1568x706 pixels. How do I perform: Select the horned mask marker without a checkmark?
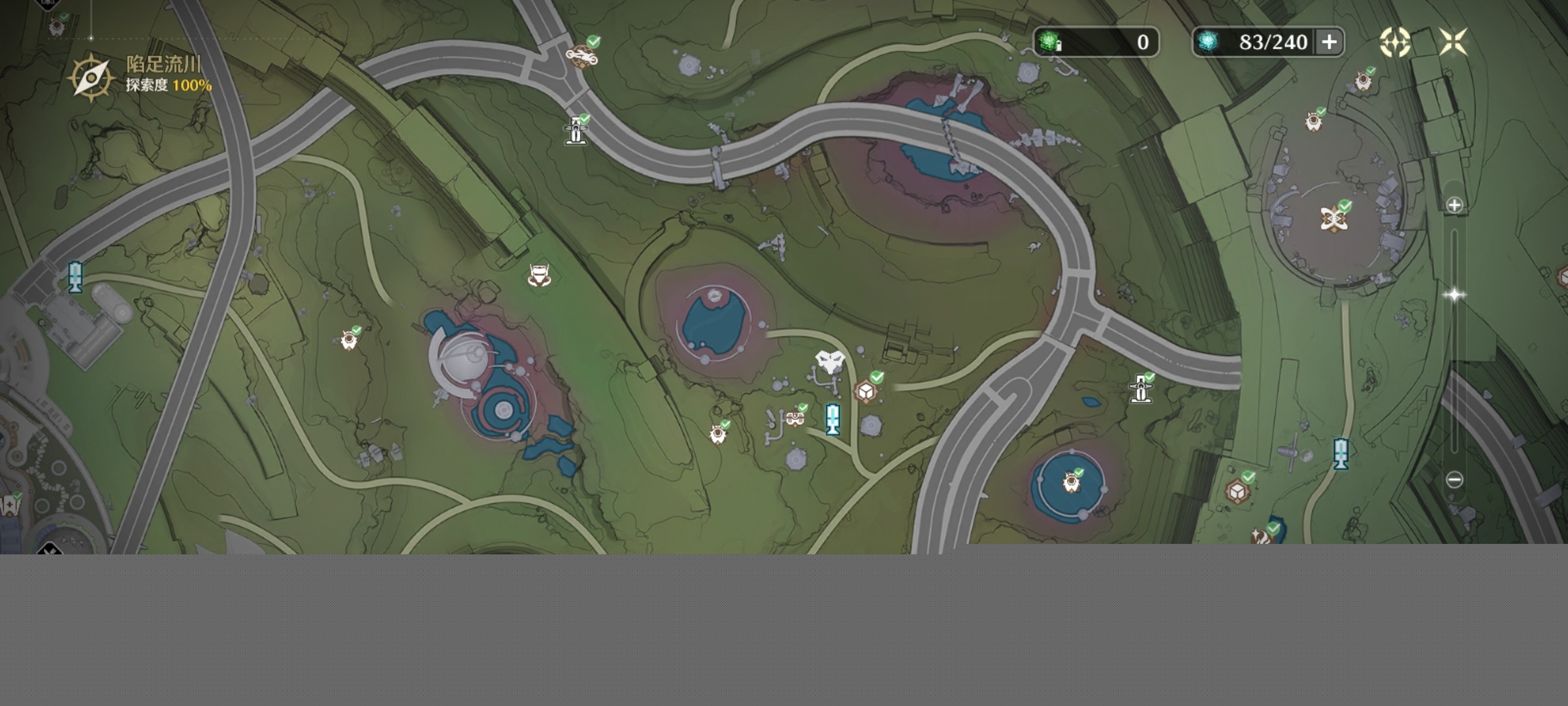(538, 276)
